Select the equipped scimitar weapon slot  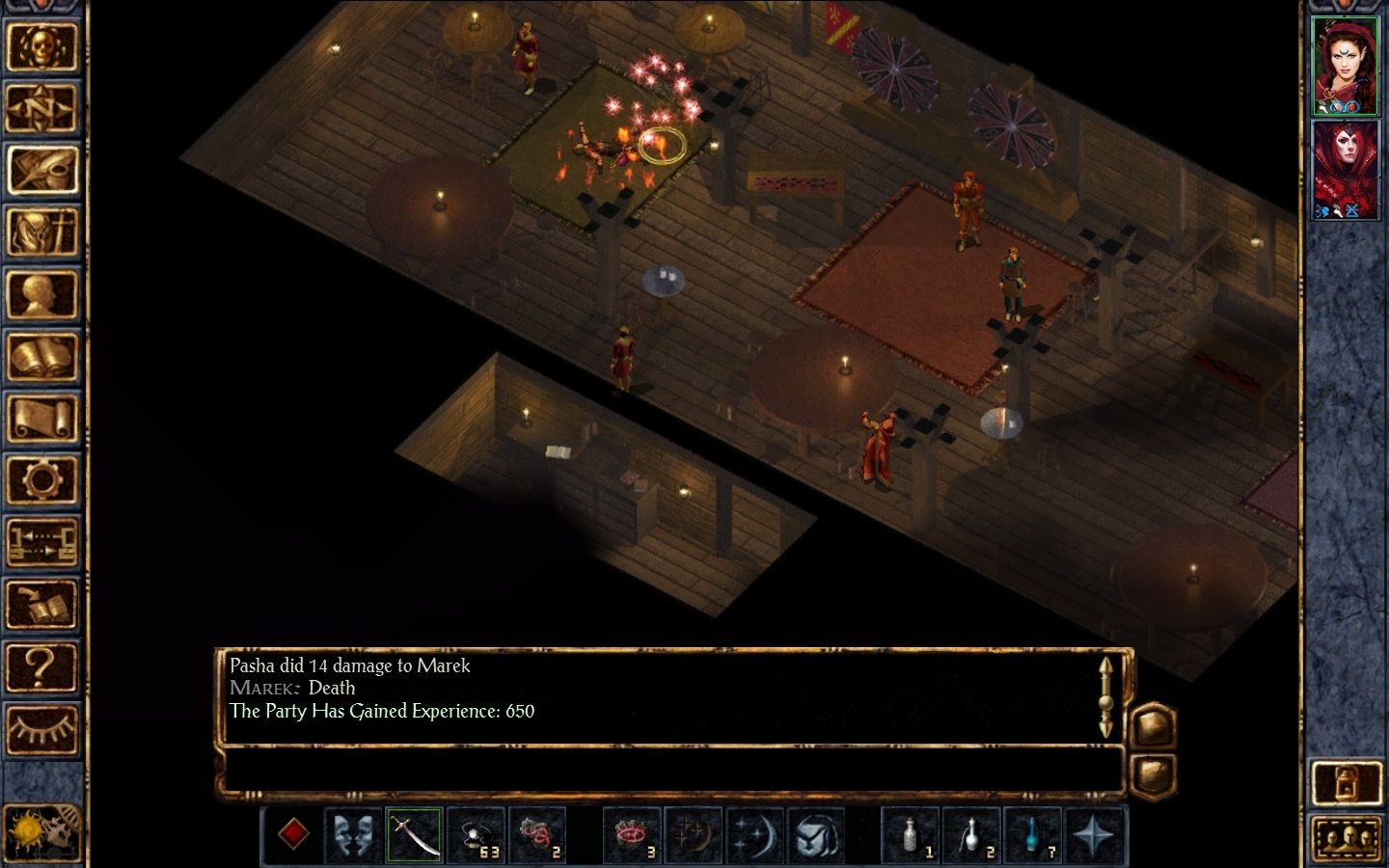tap(413, 836)
